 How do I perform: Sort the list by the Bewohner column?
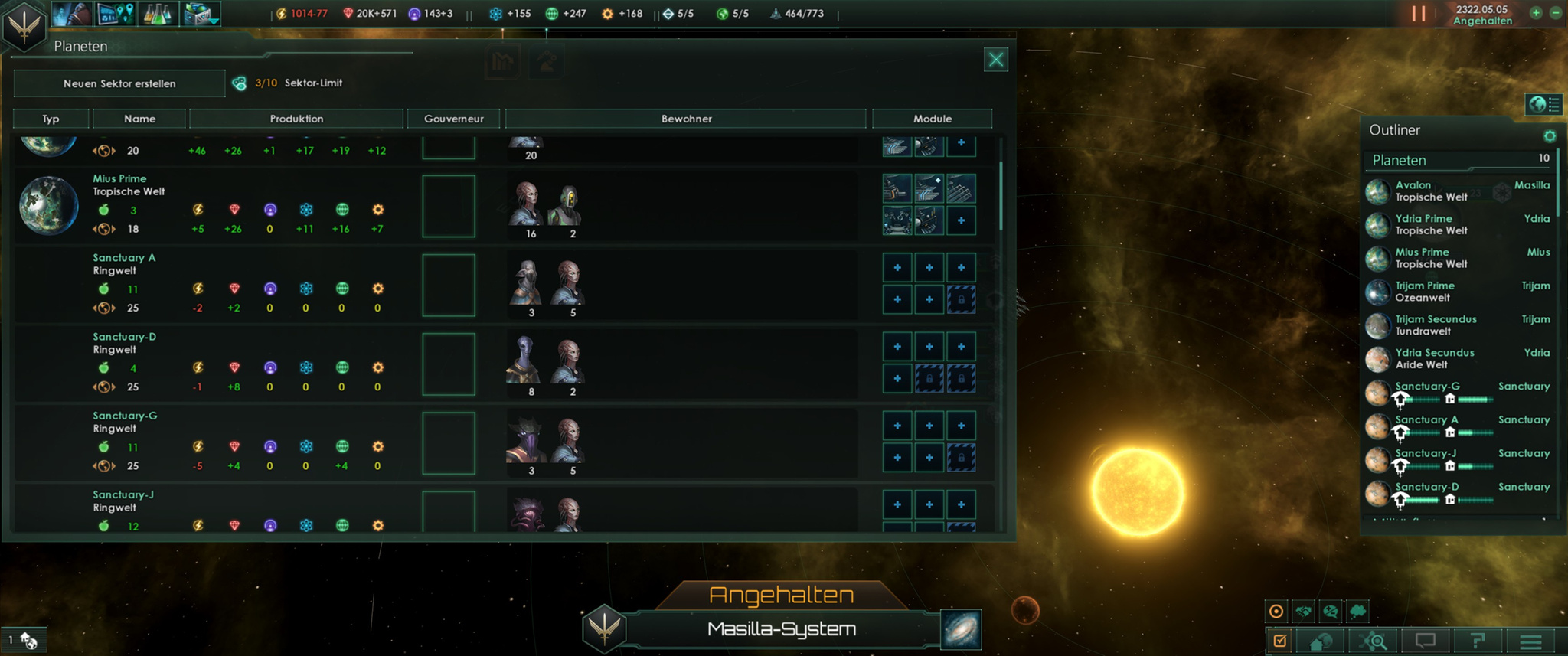(686, 119)
